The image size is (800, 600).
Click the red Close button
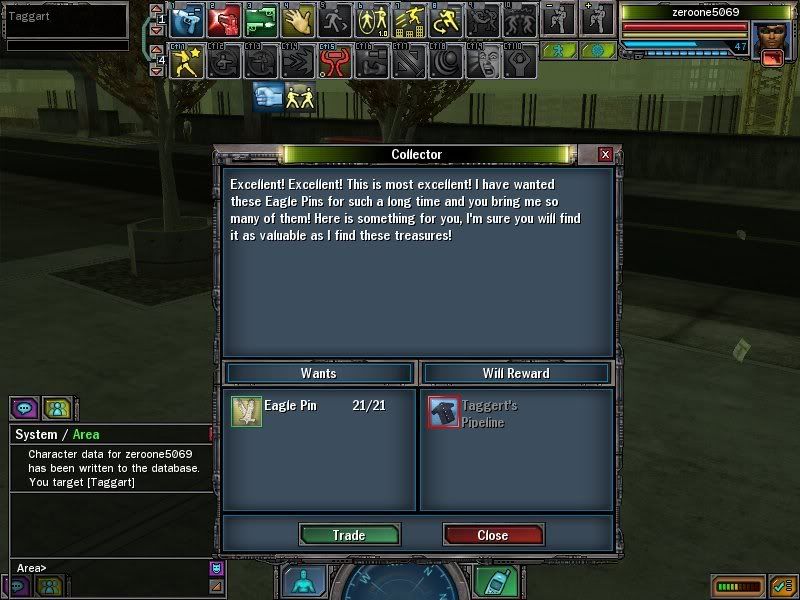pos(493,535)
